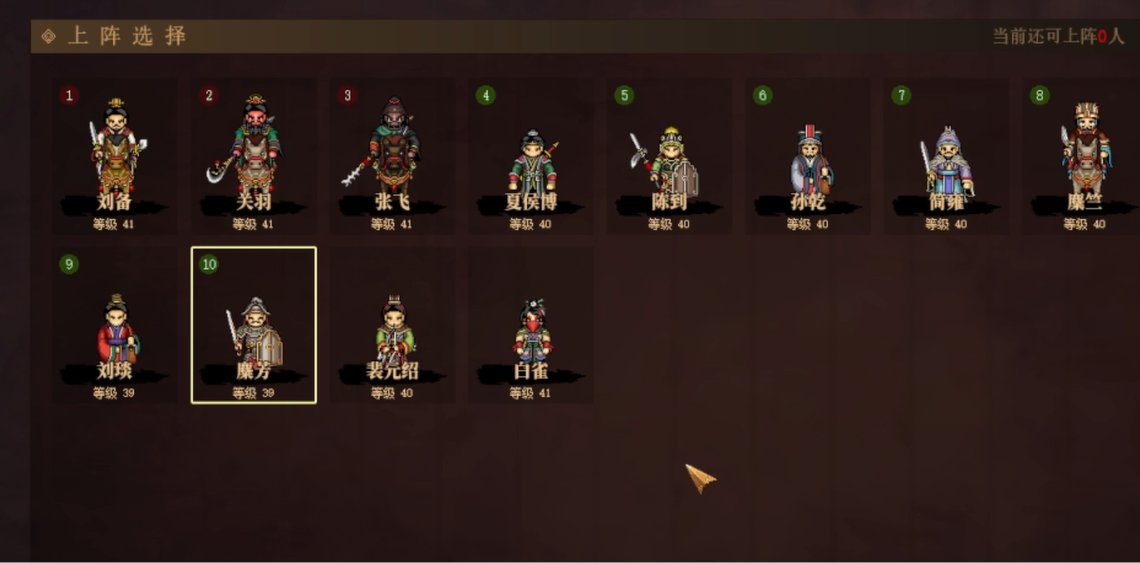Select the 简雍 unit tile
The width and height of the screenshot is (1140, 563).
click(946, 157)
